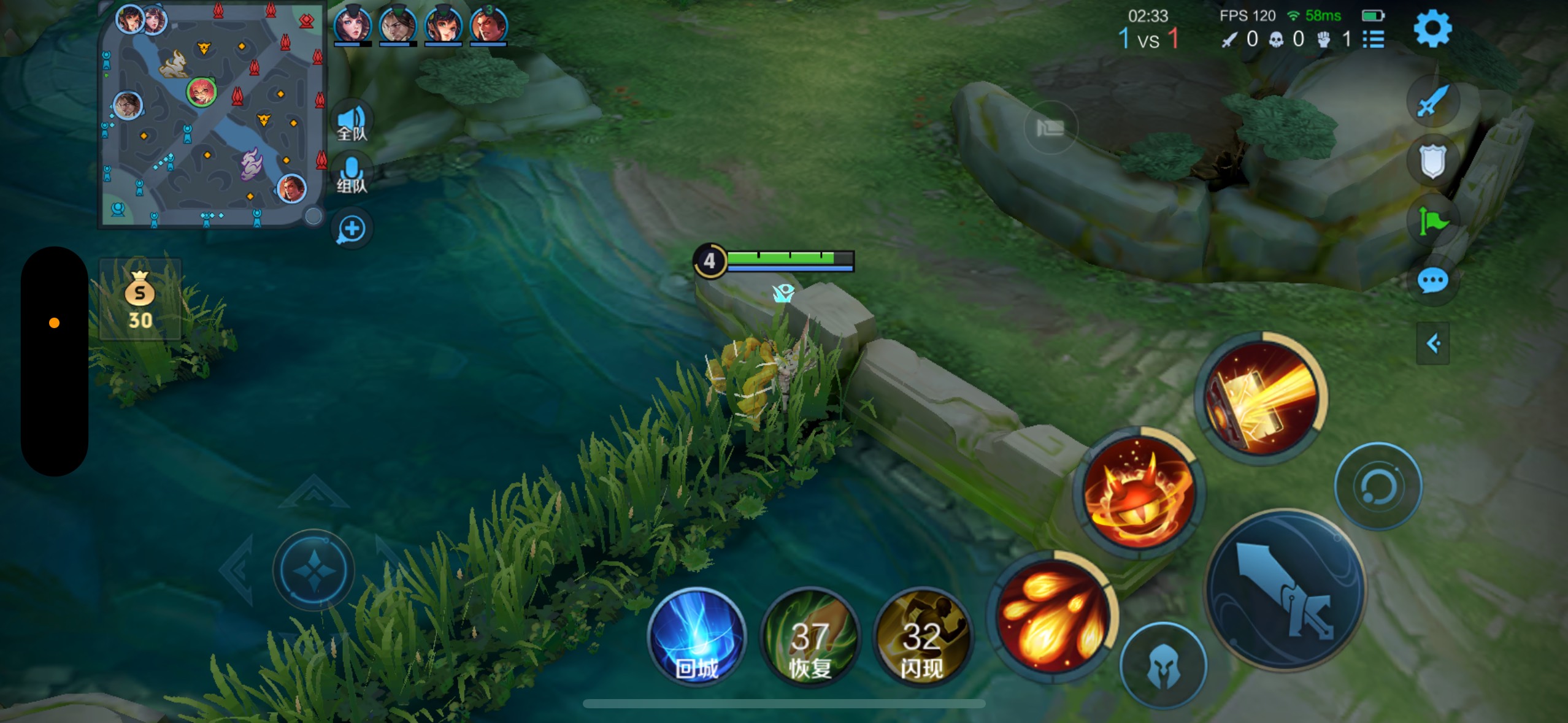This screenshot has width=1568, height=723.
Task: Open the minimap
Action: tap(212, 114)
